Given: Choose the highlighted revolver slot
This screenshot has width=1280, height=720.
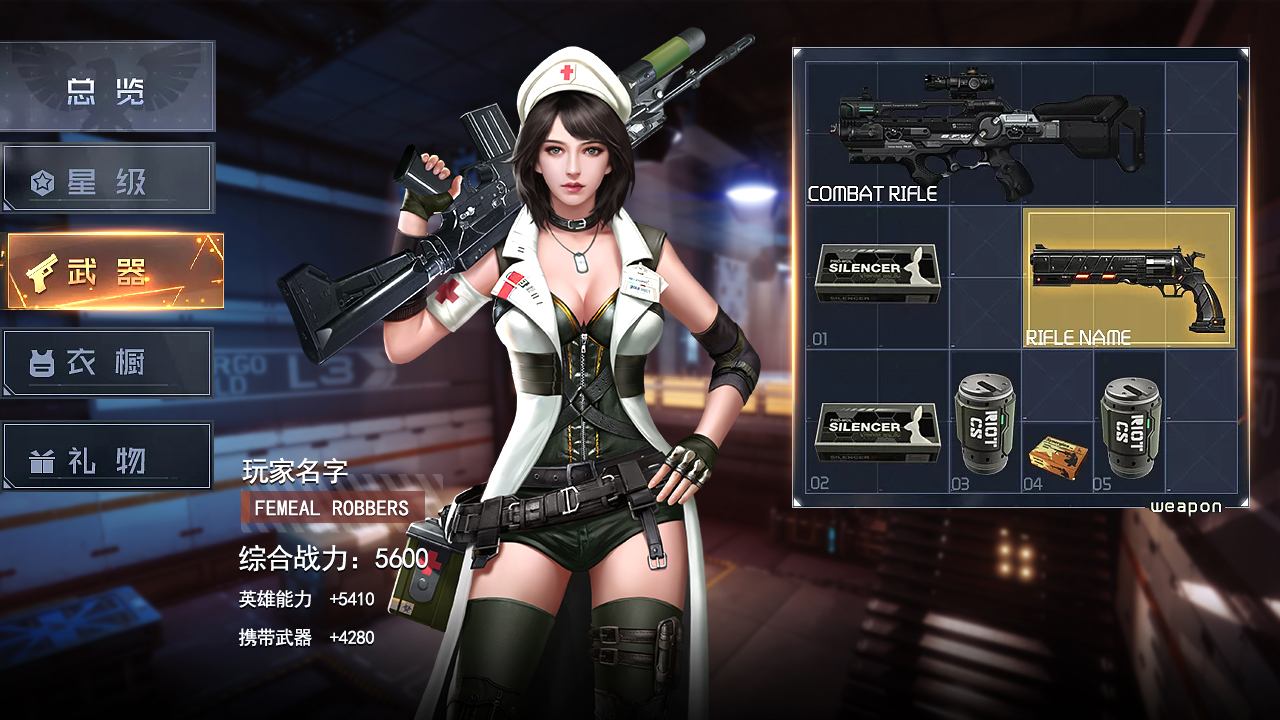Looking at the screenshot, I should tap(1129, 278).
